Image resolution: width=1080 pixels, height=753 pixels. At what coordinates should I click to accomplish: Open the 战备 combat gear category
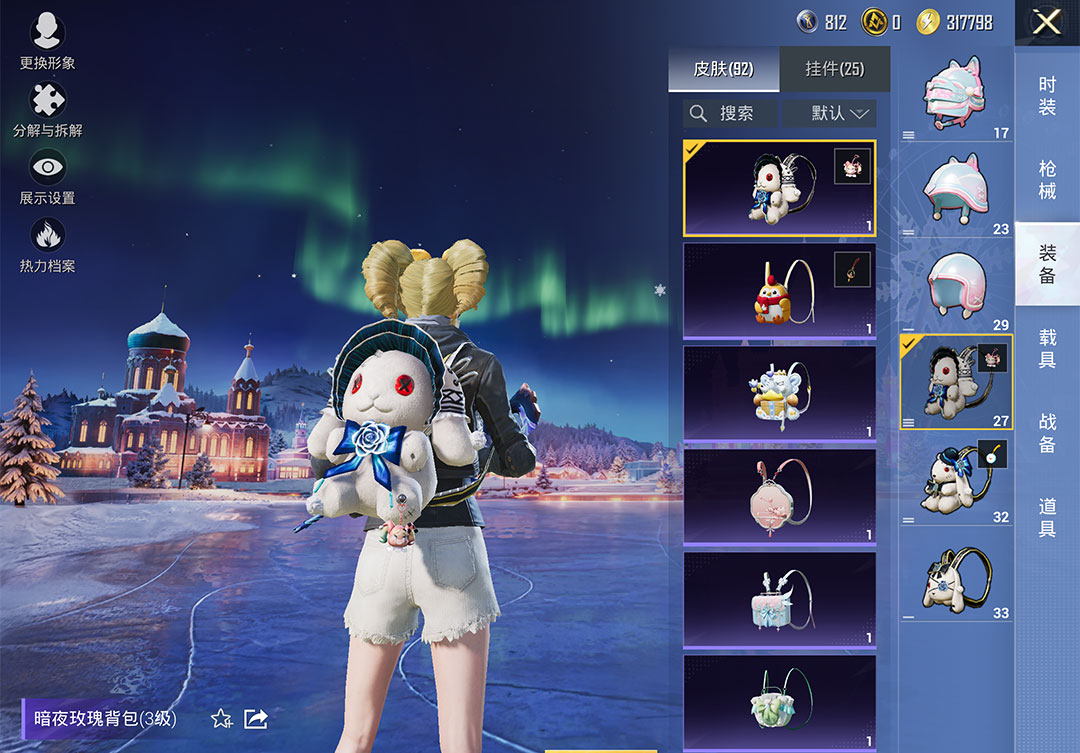pyautogui.click(x=1047, y=432)
